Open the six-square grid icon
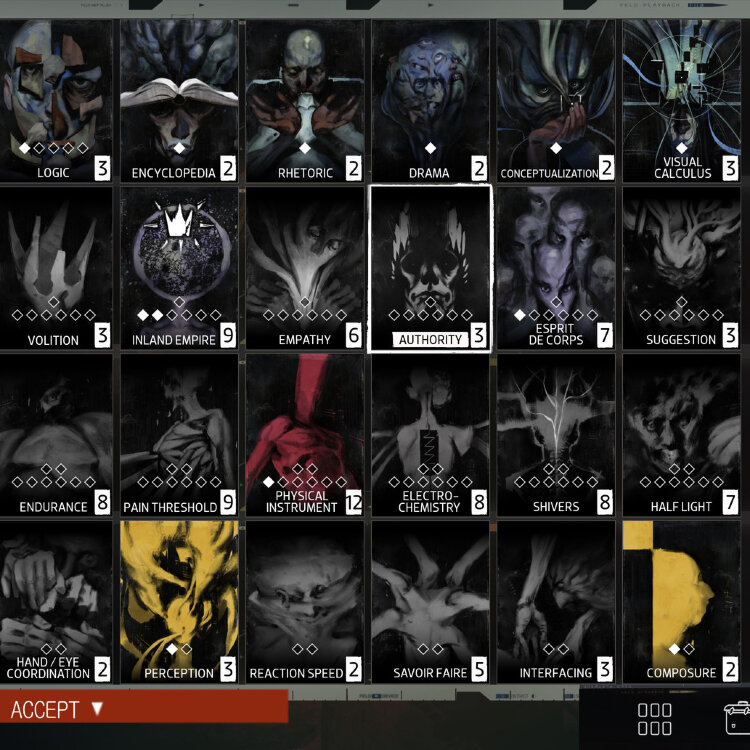 click(655, 719)
